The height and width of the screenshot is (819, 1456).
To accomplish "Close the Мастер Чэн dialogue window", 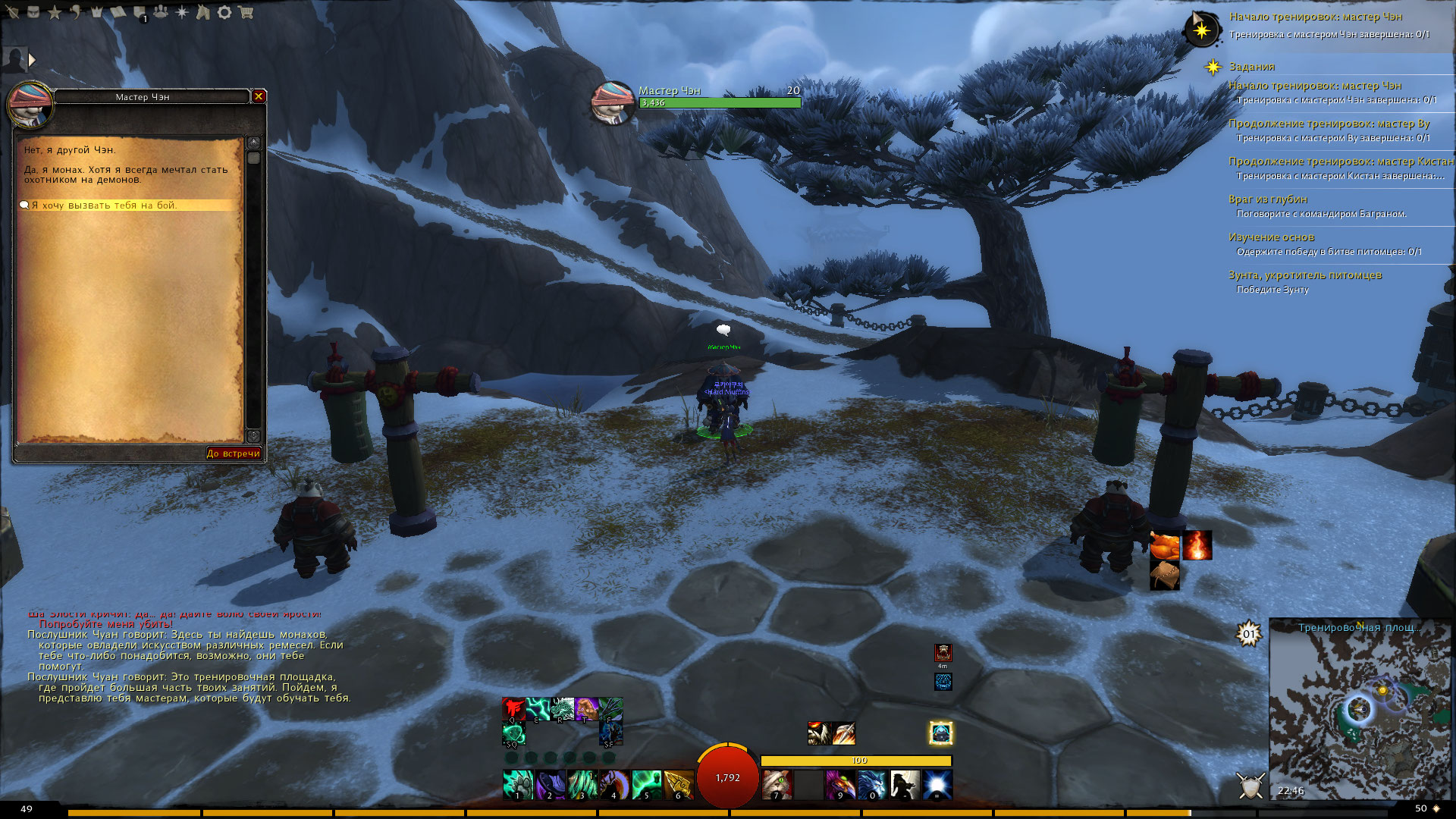I will click(x=259, y=96).
